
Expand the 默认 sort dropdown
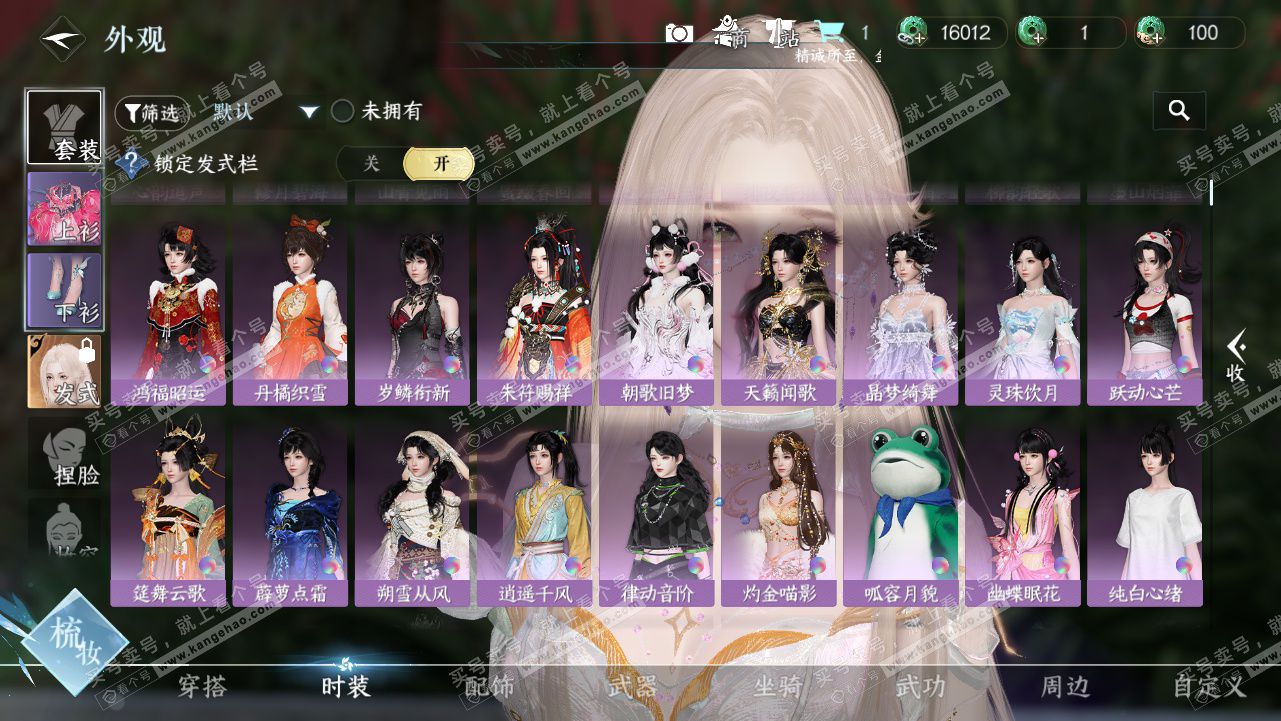(x=309, y=112)
